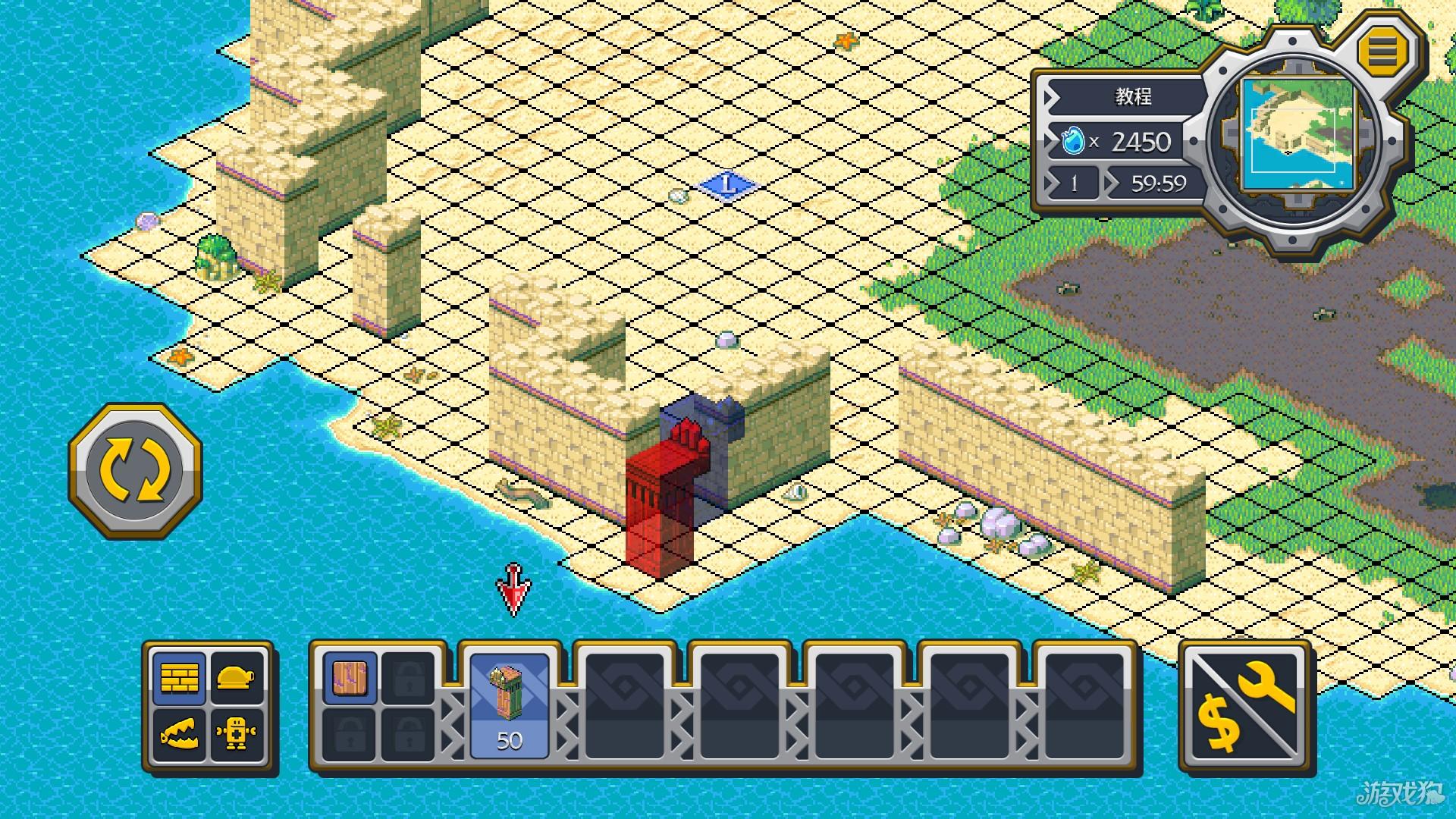Choose the jaw trap category
1456x819 pixels.
pyautogui.click(x=179, y=734)
